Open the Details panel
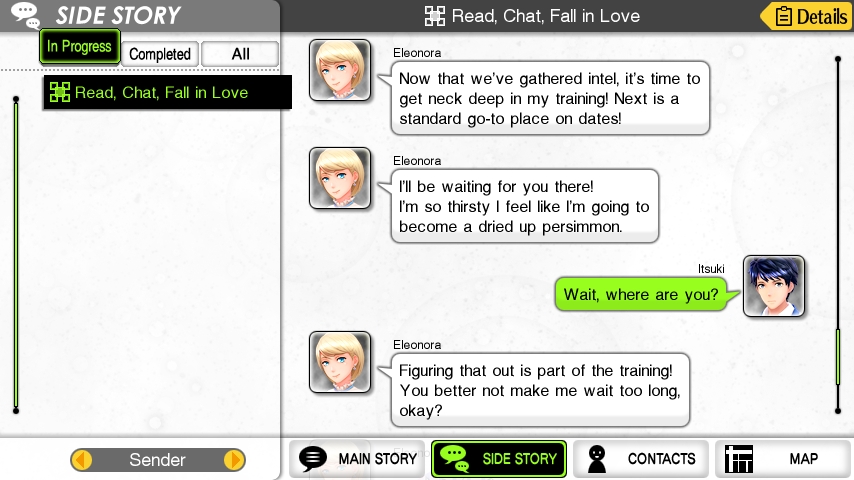 point(805,16)
